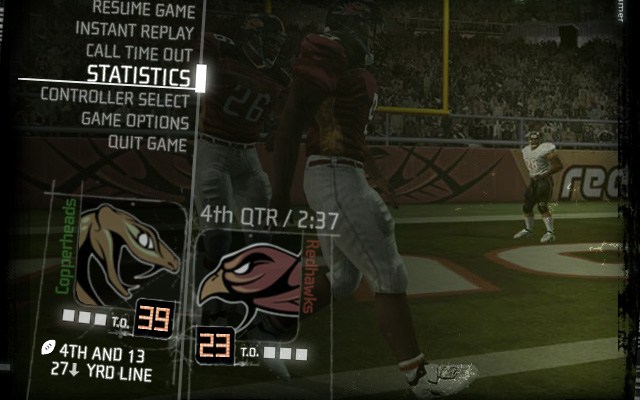Open the Instant Replay option
This screenshot has width=640, height=400.
(x=133, y=30)
